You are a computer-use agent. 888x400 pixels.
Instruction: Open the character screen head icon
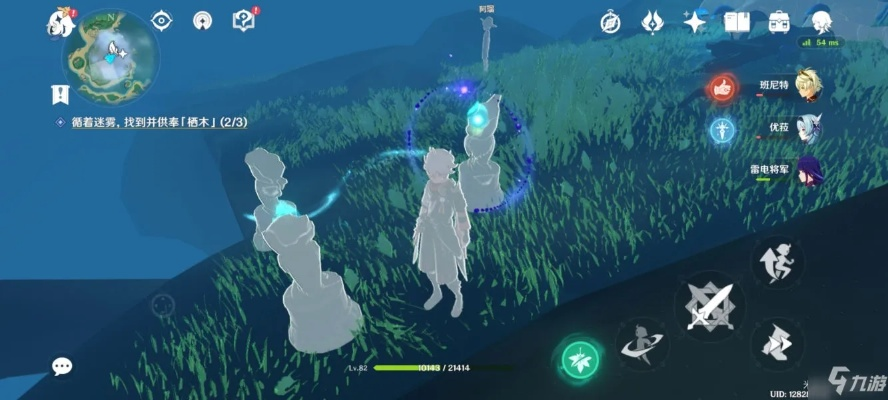click(821, 22)
